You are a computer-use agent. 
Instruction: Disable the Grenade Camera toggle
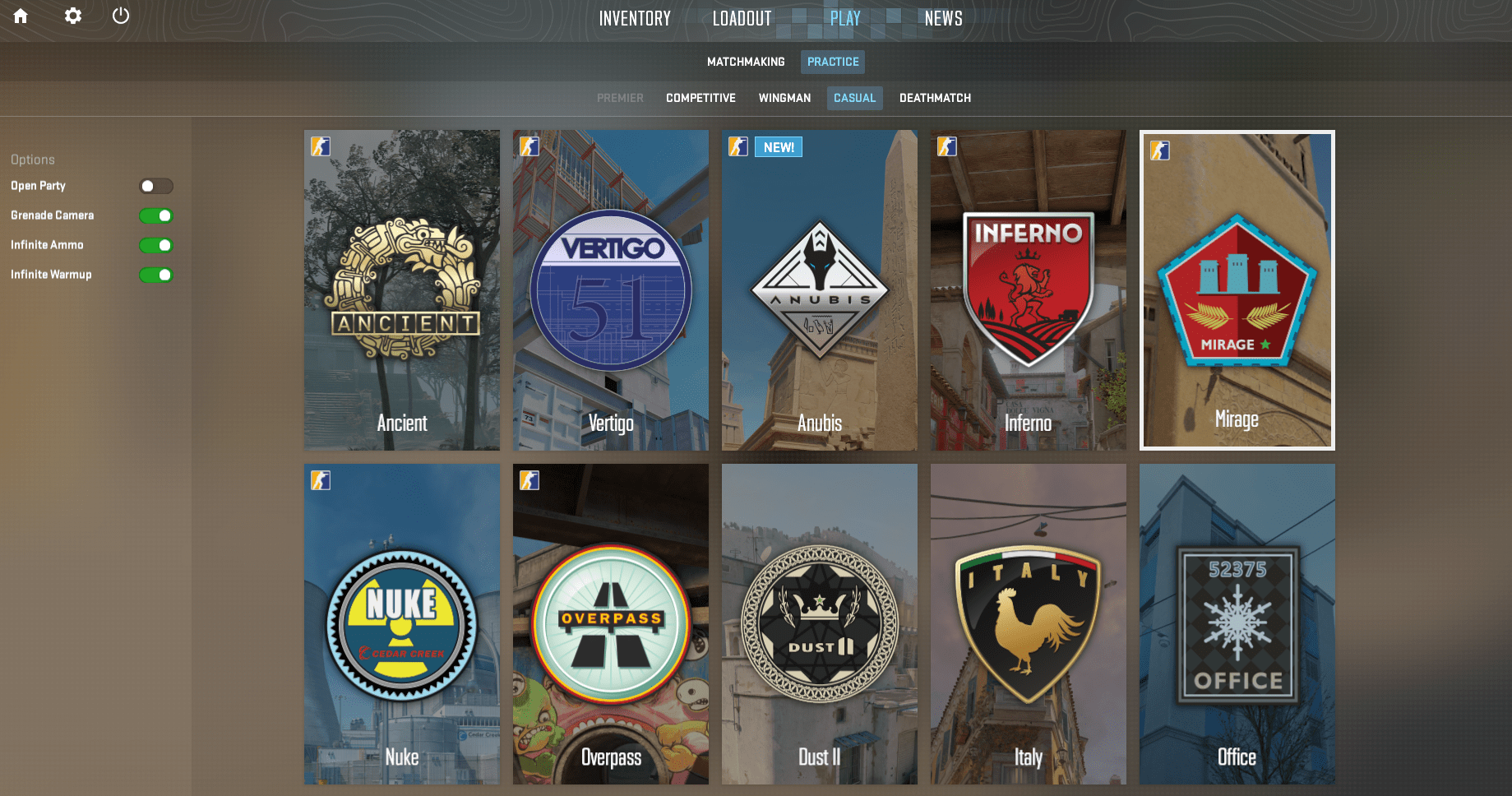point(156,215)
